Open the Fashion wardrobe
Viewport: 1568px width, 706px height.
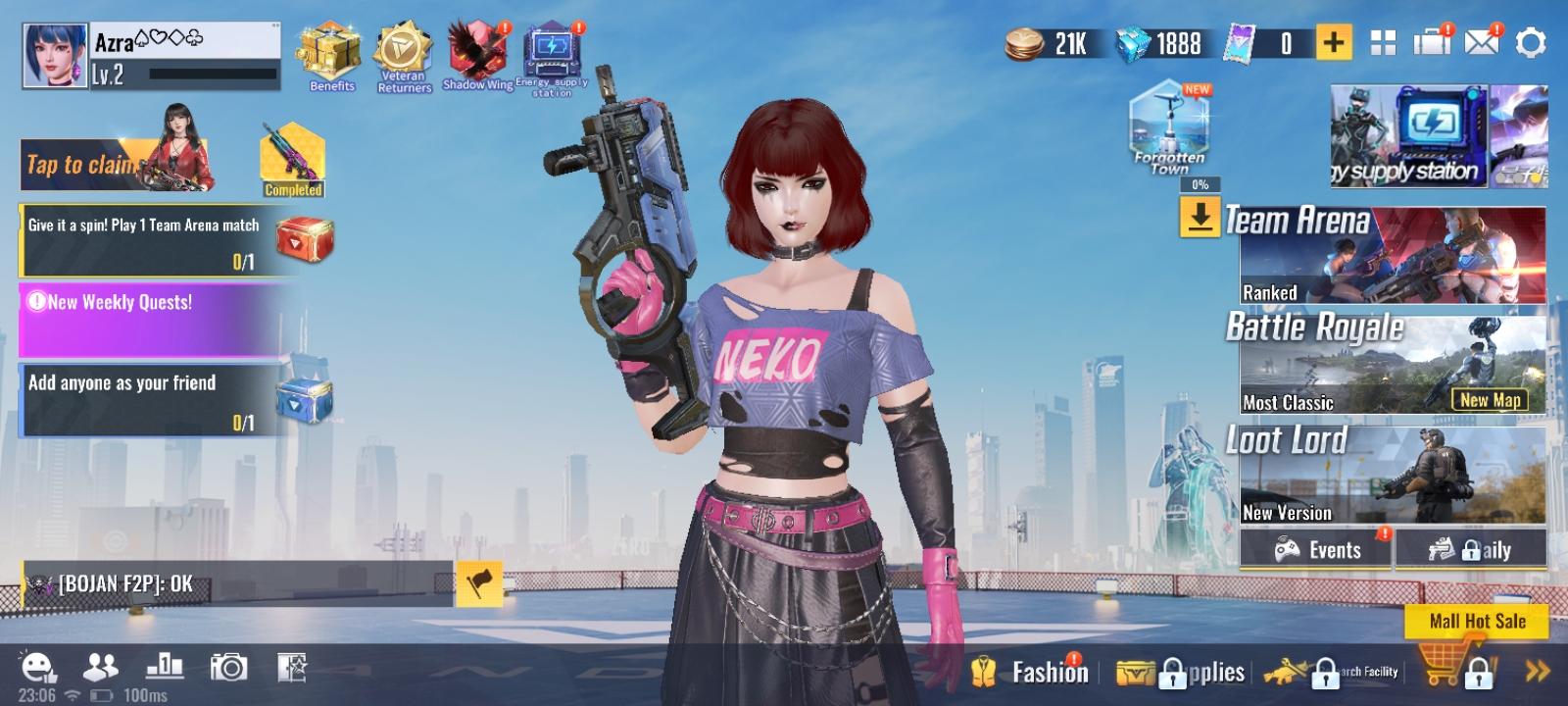click(1051, 672)
